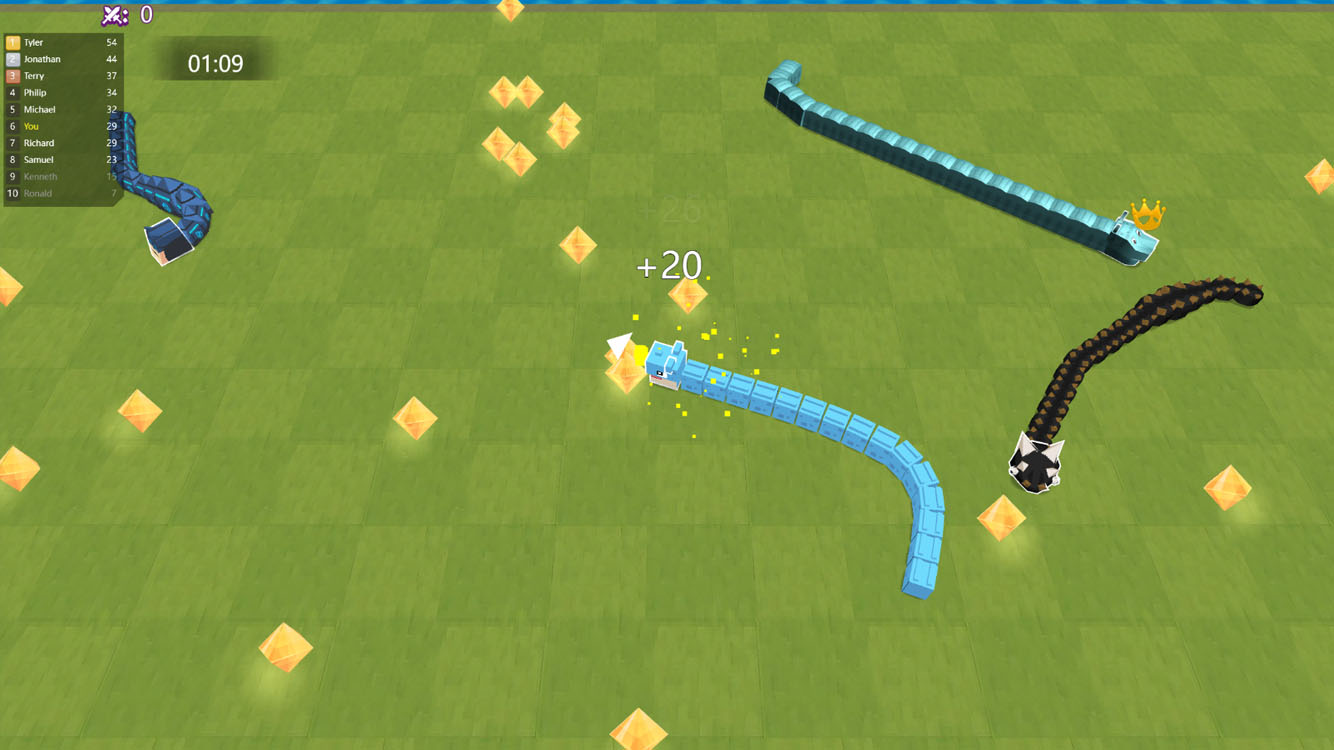Click rank number 4 badge beside Philip

tap(12, 92)
